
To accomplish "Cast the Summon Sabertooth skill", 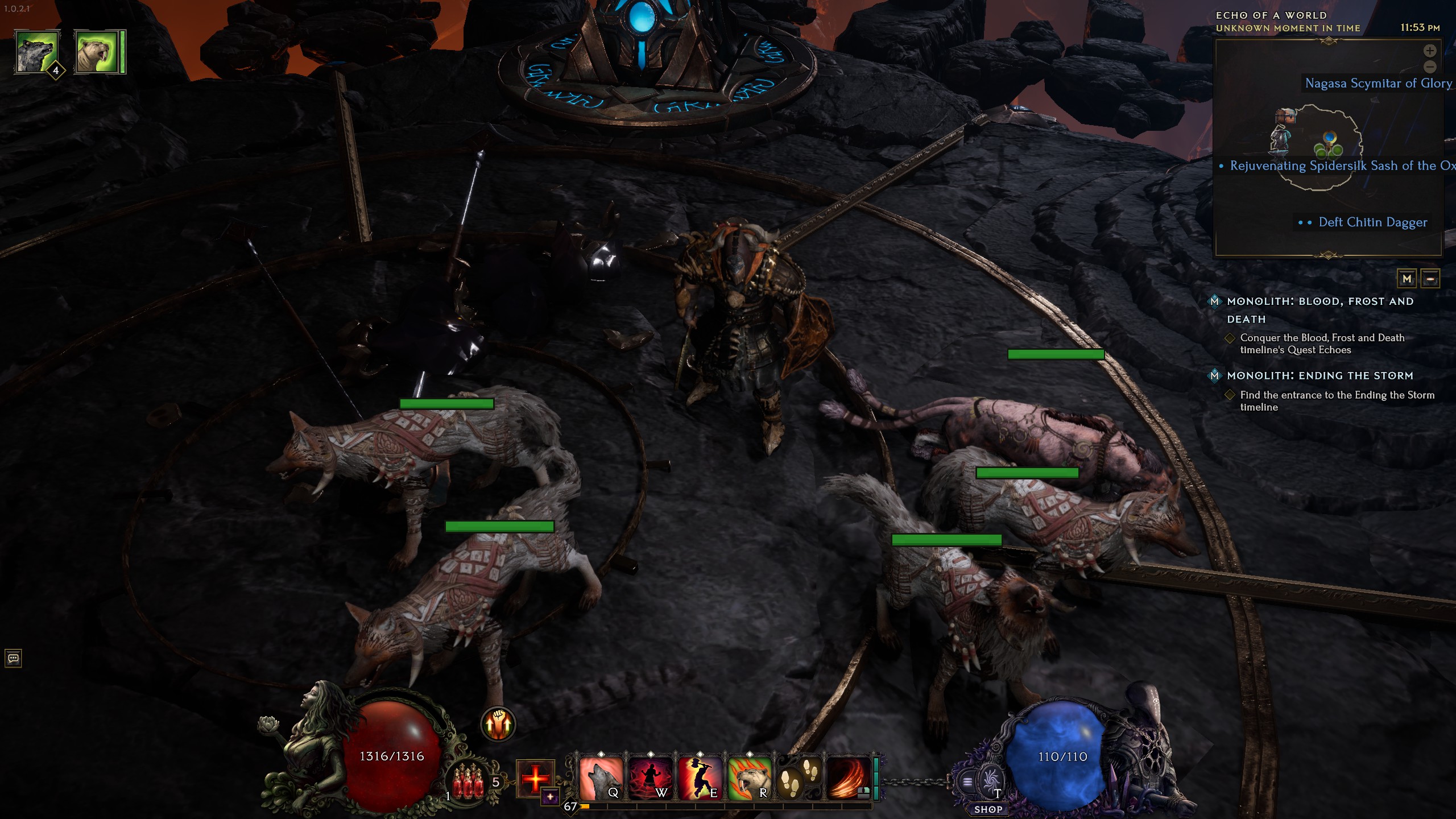I will click(x=749, y=779).
